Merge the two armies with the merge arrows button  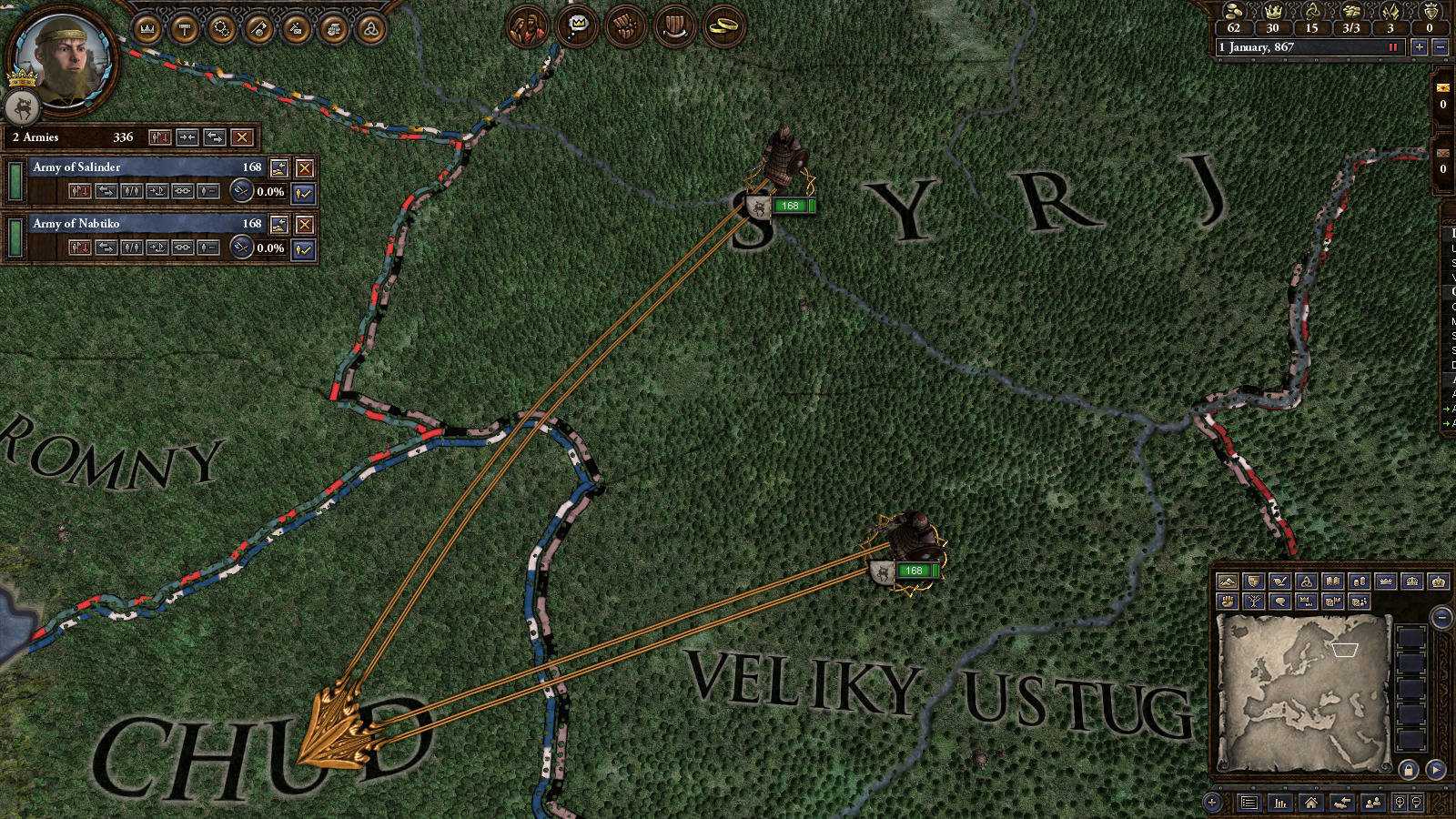pyautogui.click(x=187, y=137)
